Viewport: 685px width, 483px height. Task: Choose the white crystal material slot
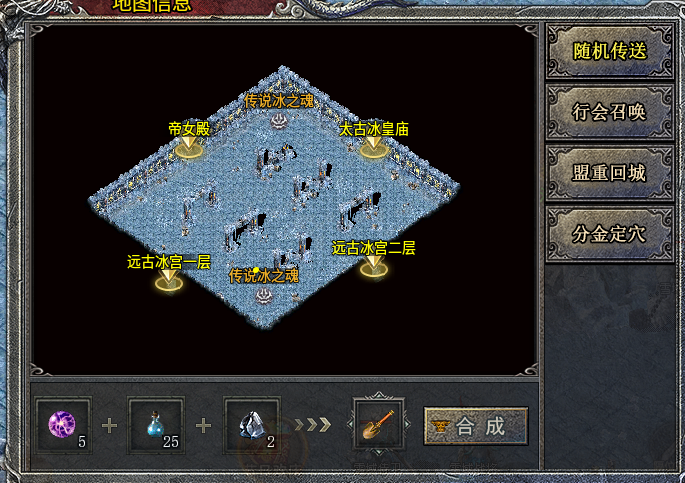(x=251, y=425)
